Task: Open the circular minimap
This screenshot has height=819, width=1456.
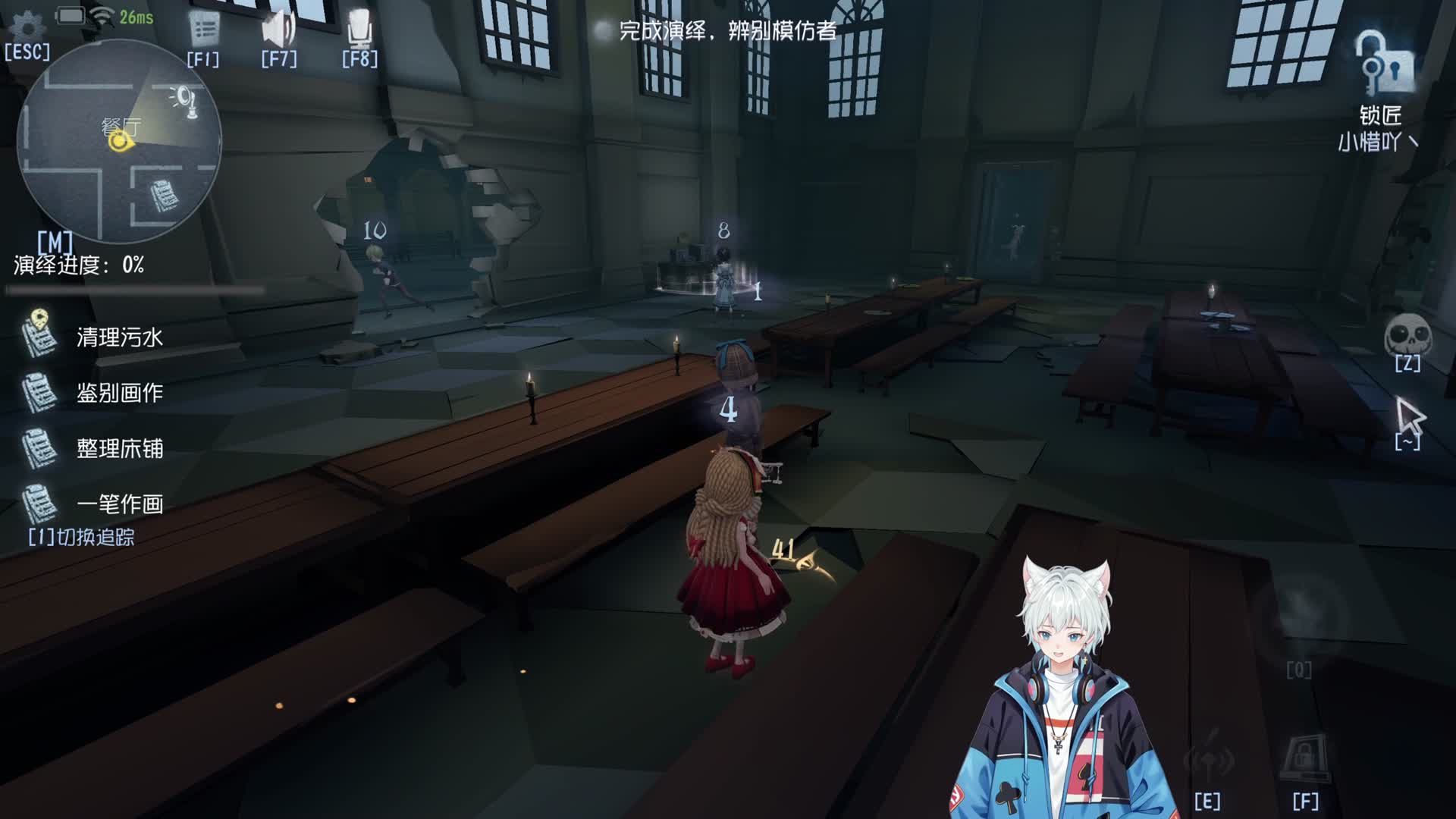Action: [x=119, y=142]
